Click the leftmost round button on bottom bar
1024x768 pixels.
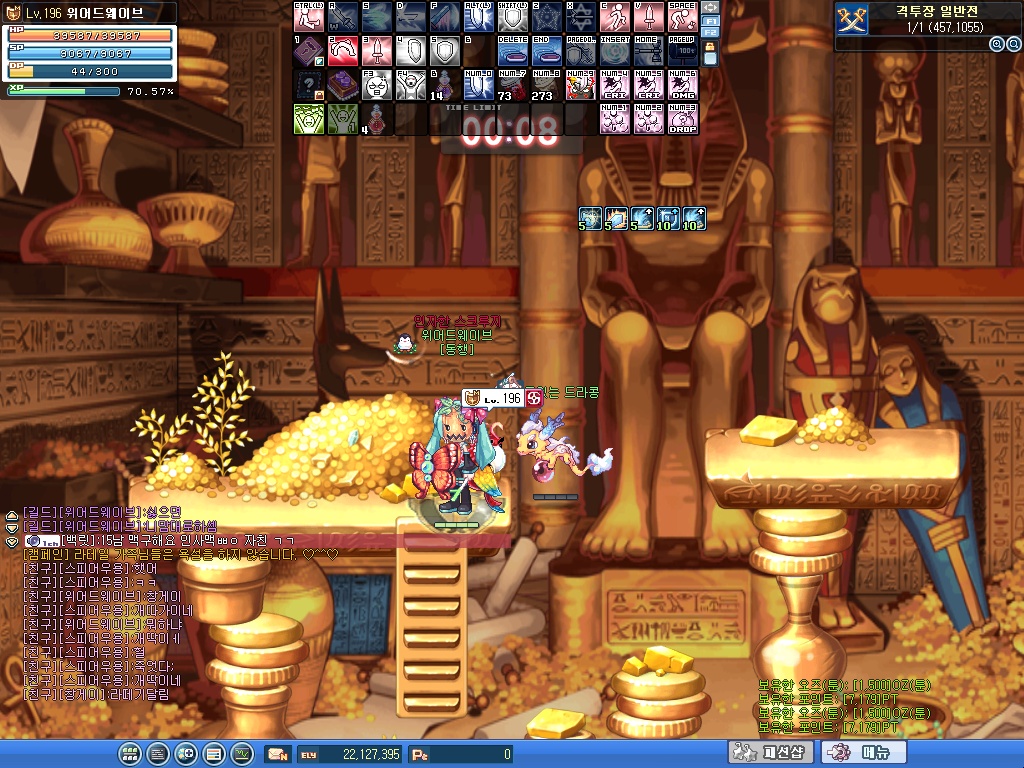coord(129,754)
